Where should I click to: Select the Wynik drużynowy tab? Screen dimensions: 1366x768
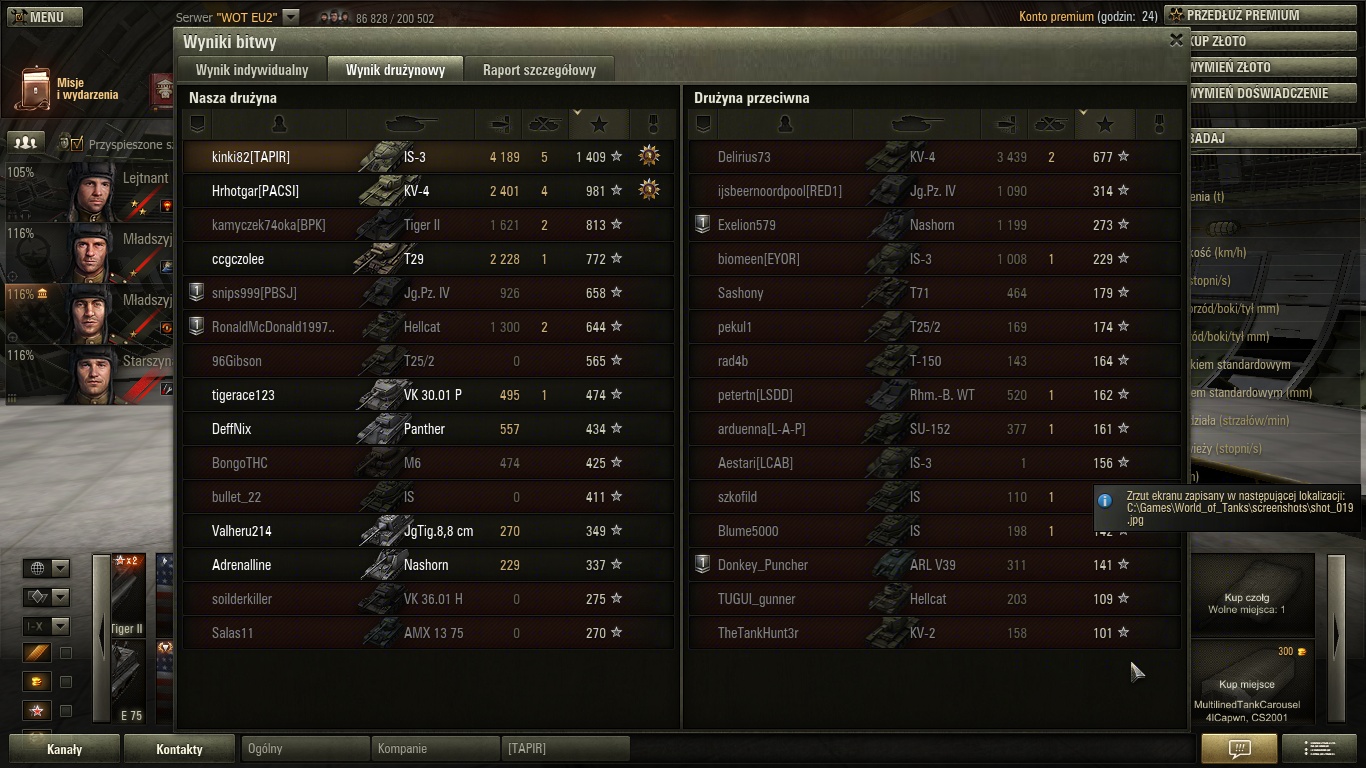pyautogui.click(x=395, y=70)
